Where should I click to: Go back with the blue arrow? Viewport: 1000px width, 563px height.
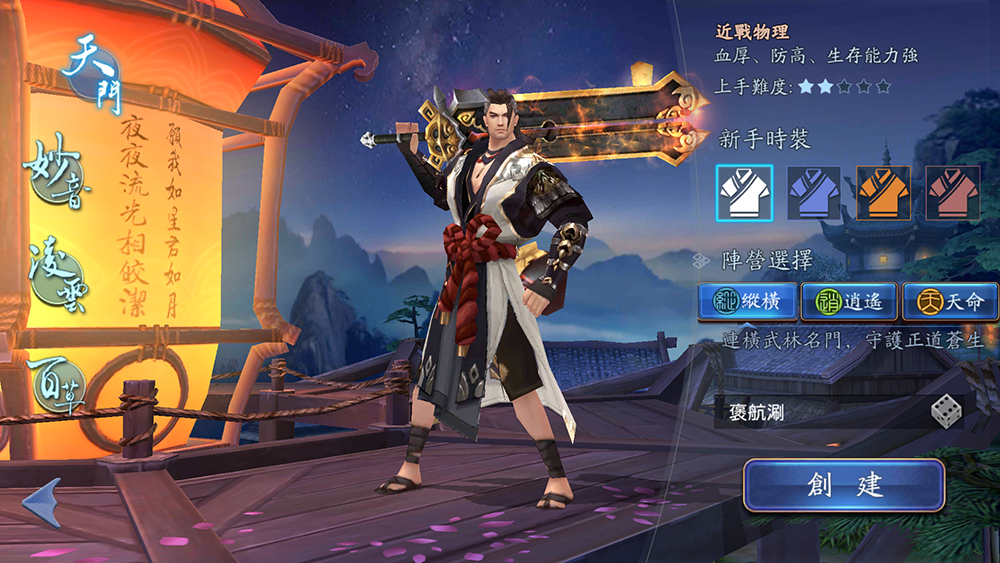[x=42, y=503]
